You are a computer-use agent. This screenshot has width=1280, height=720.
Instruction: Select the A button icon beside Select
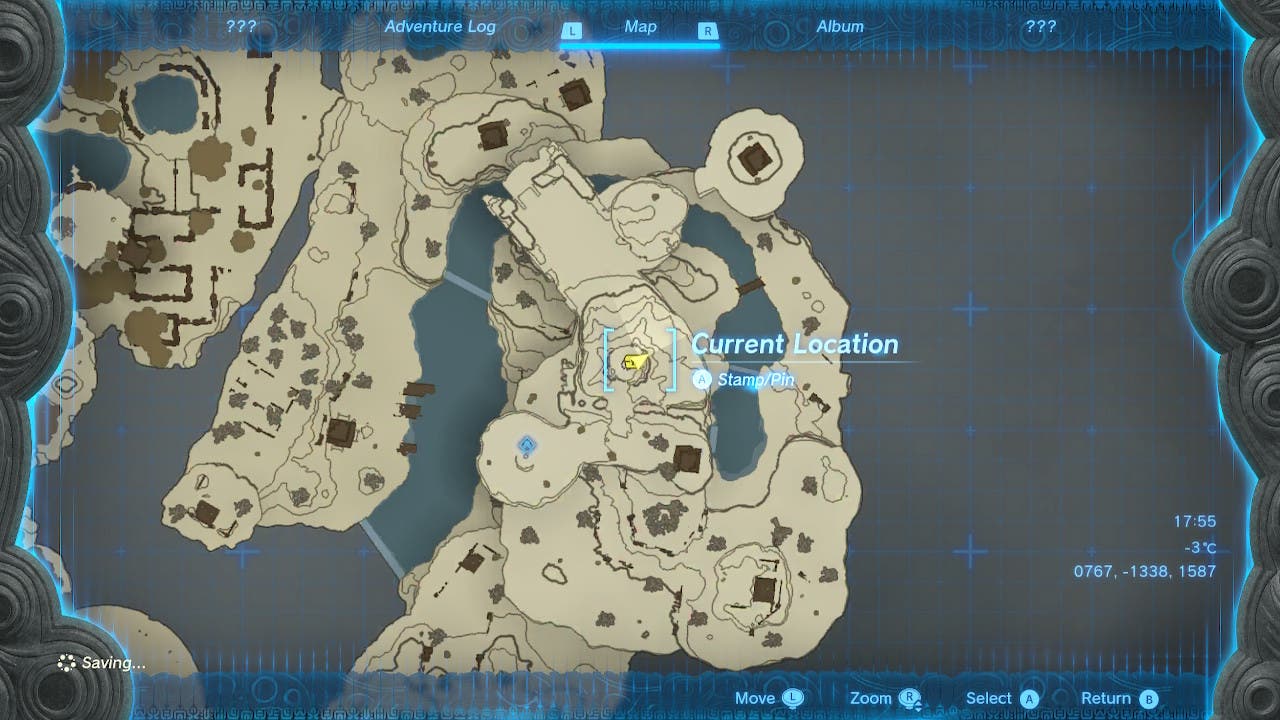pos(1027,697)
